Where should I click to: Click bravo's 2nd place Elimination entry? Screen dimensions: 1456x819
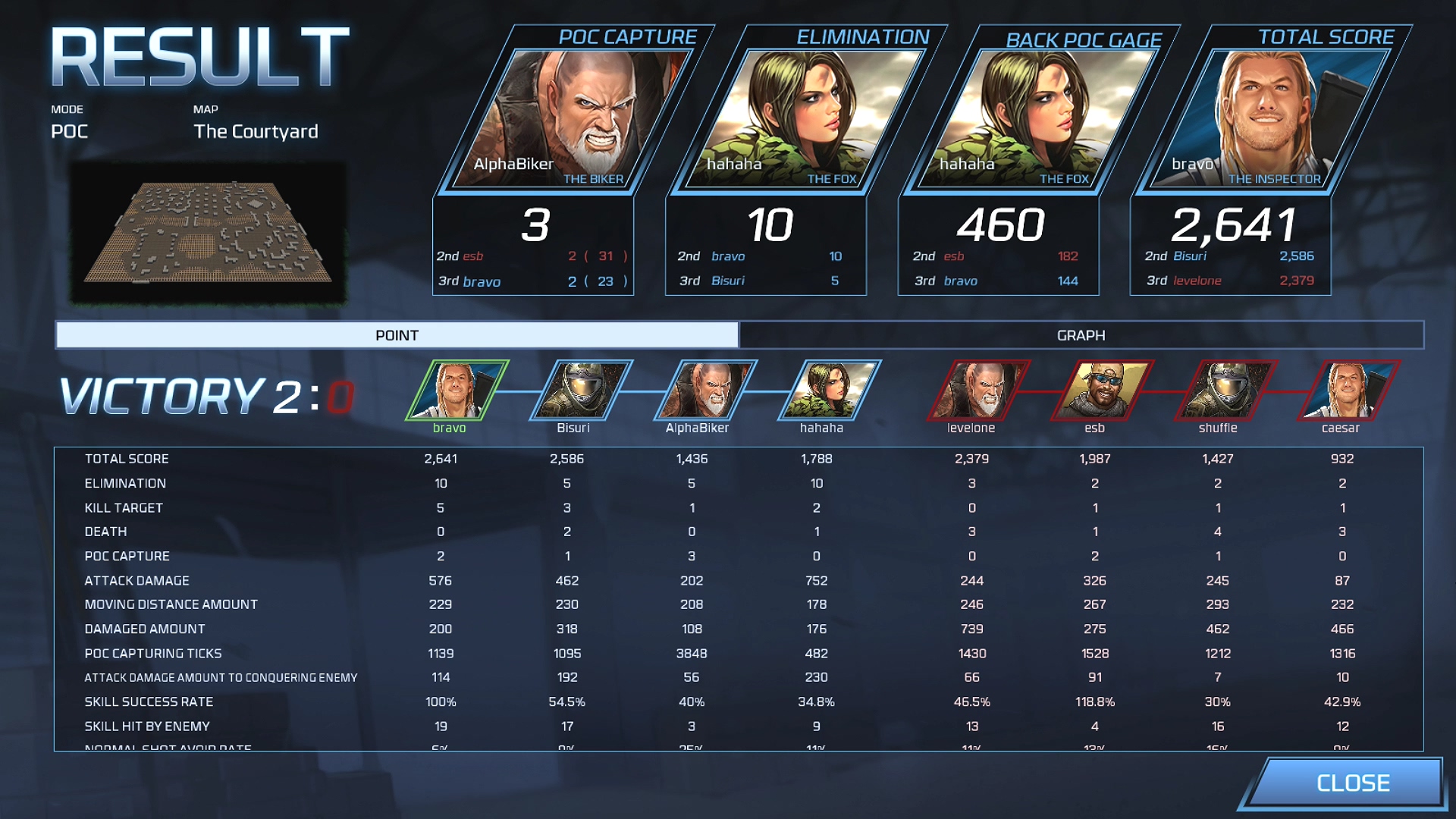pyautogui.click(x=758, y=256)
